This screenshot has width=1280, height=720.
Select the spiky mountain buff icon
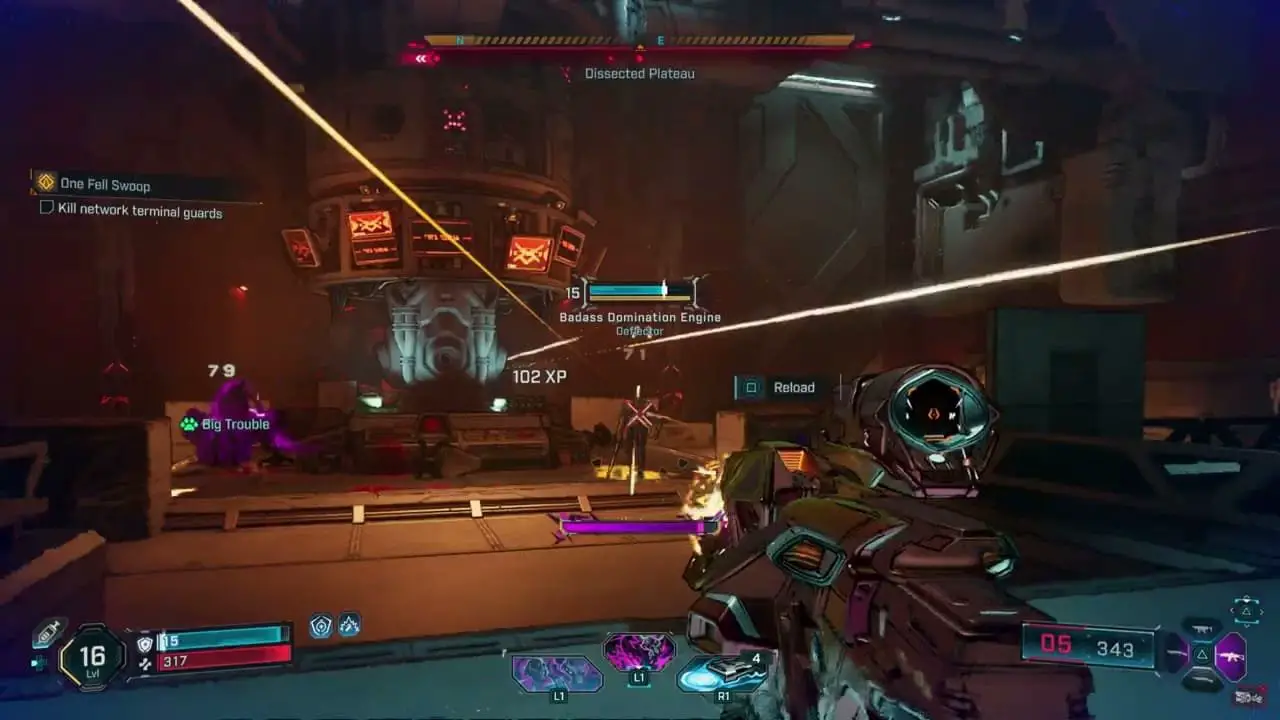(x=349, y=626)
